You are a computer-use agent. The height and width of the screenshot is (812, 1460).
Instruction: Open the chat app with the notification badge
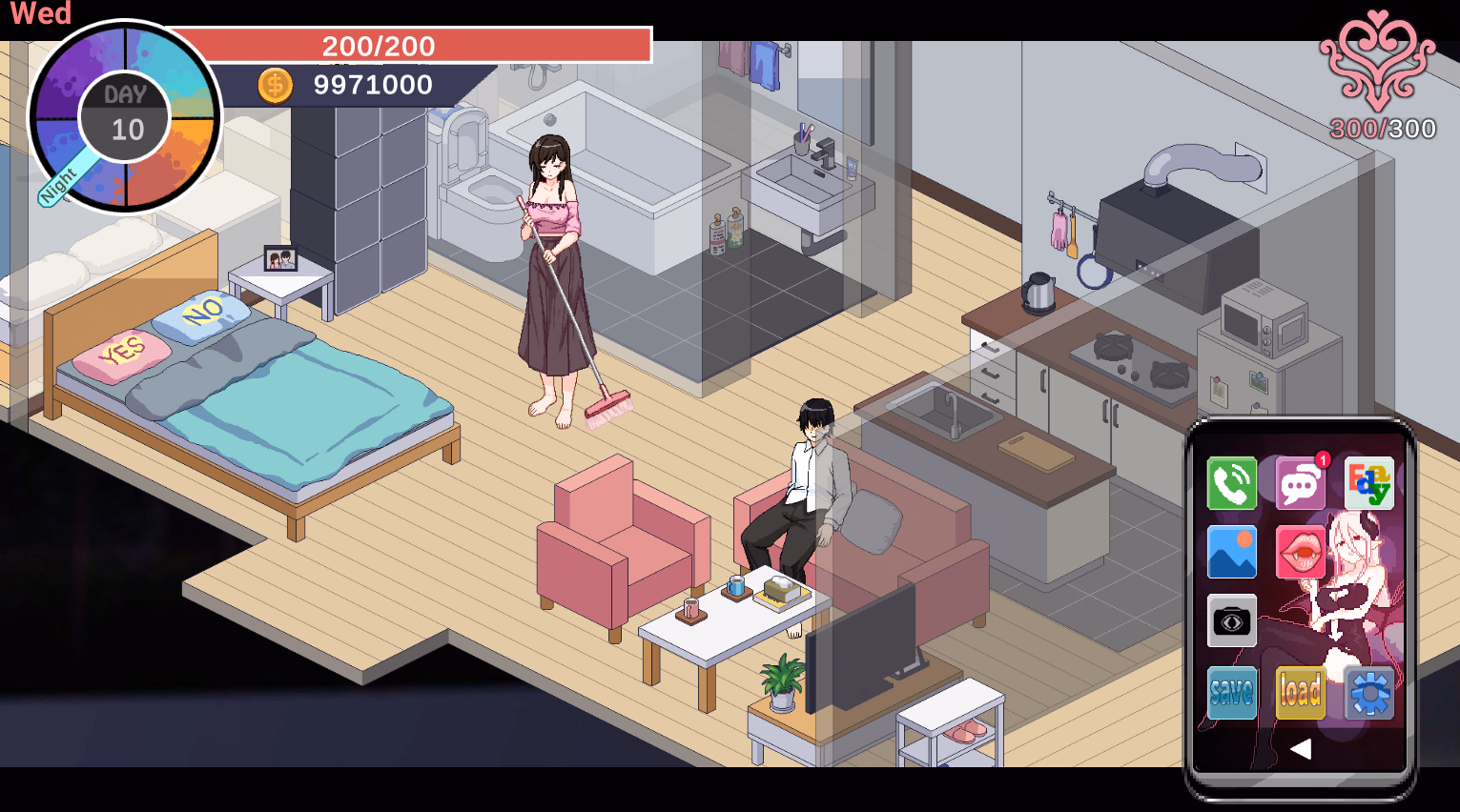pos(1301,483)
